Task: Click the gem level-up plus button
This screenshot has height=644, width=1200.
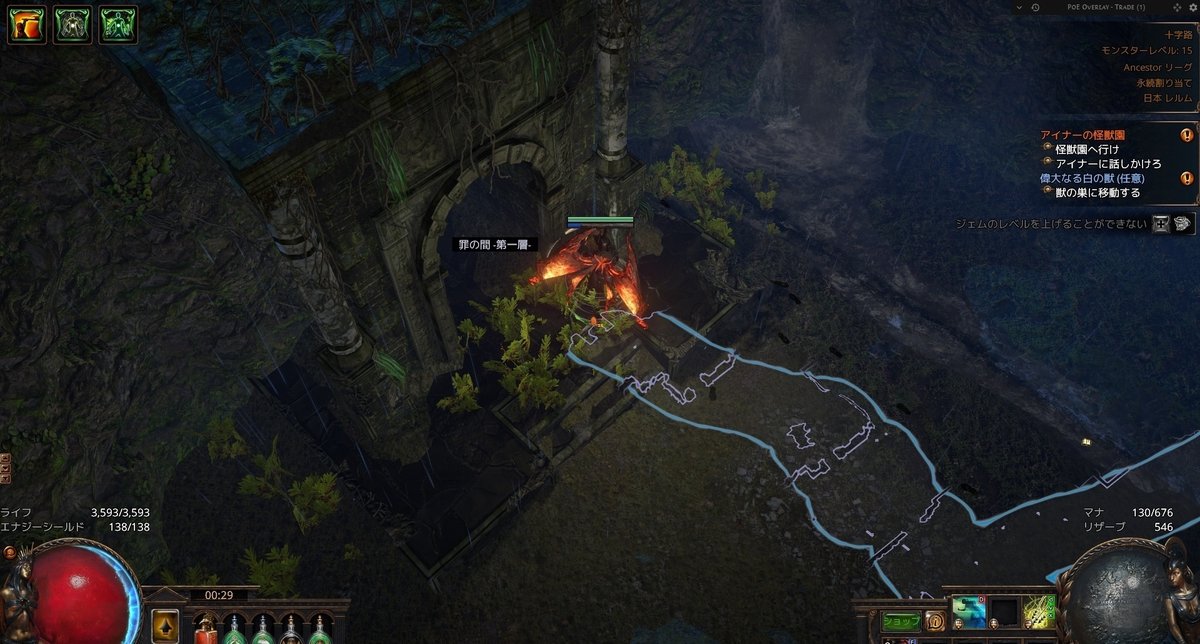Action: 1161,223
